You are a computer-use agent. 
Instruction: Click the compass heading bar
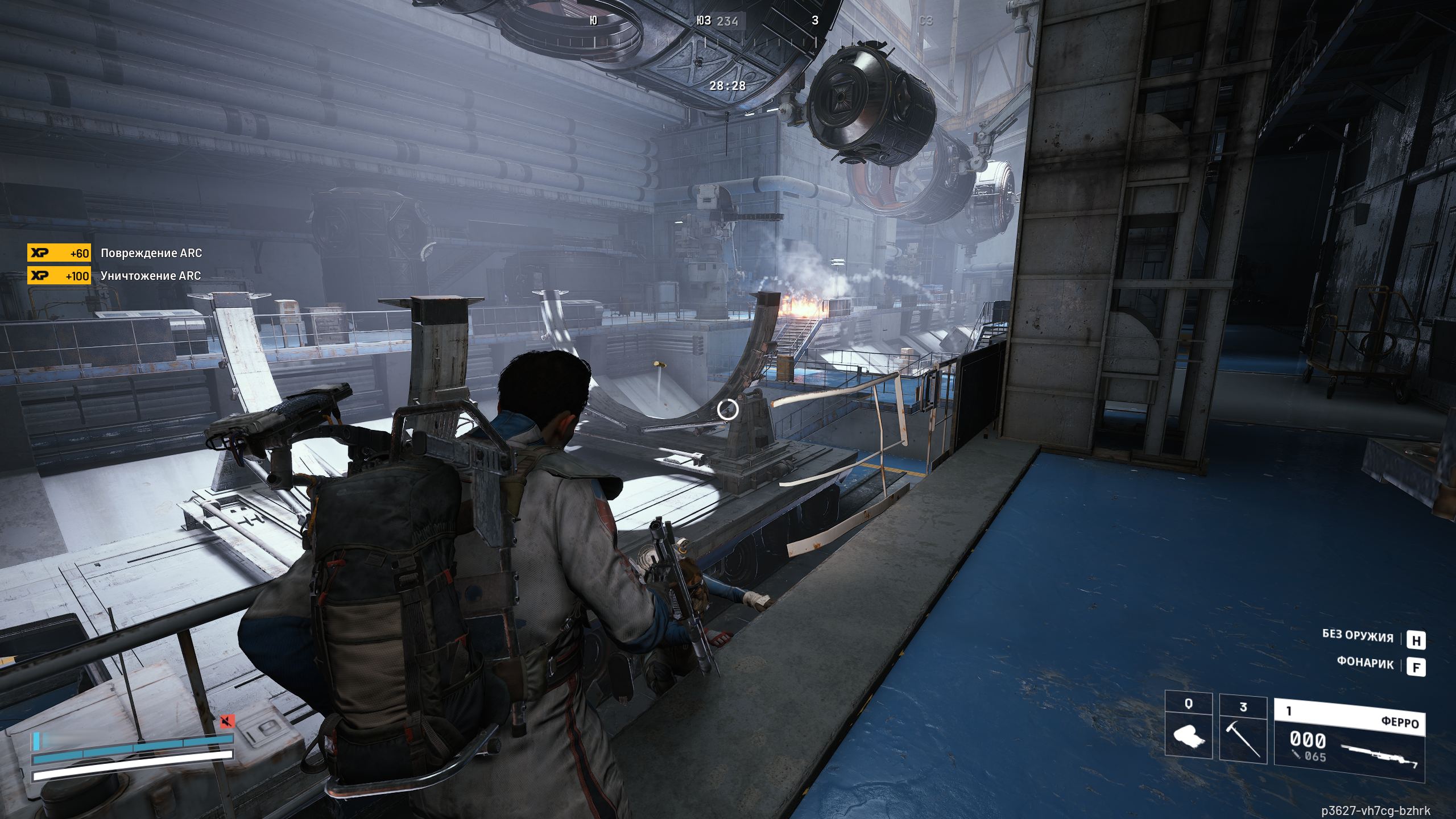click(x=705, y=31)
